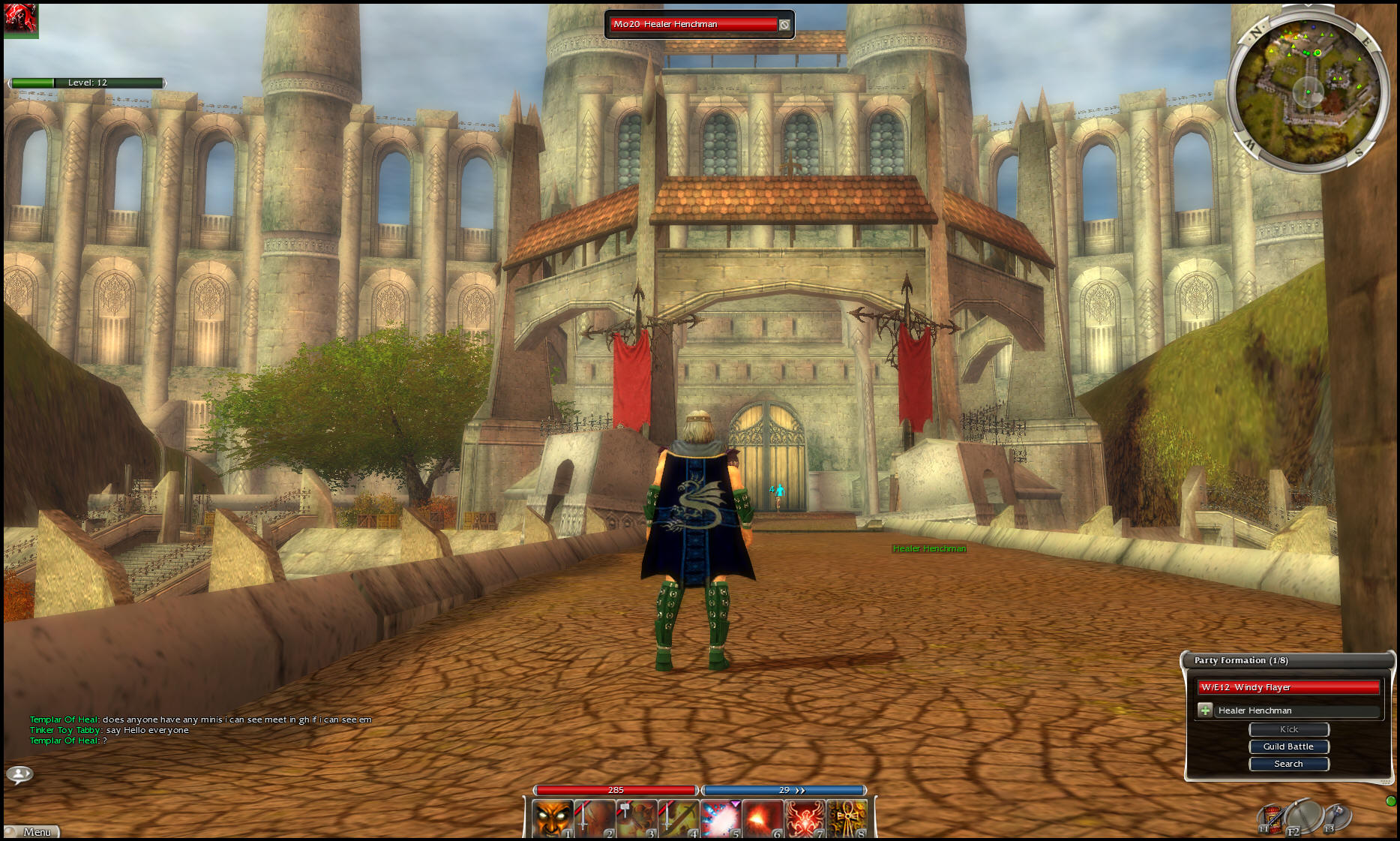Click the red creature icon in top corner
The height and width of the screenshot is (841, 1400).
coord(19,20)
